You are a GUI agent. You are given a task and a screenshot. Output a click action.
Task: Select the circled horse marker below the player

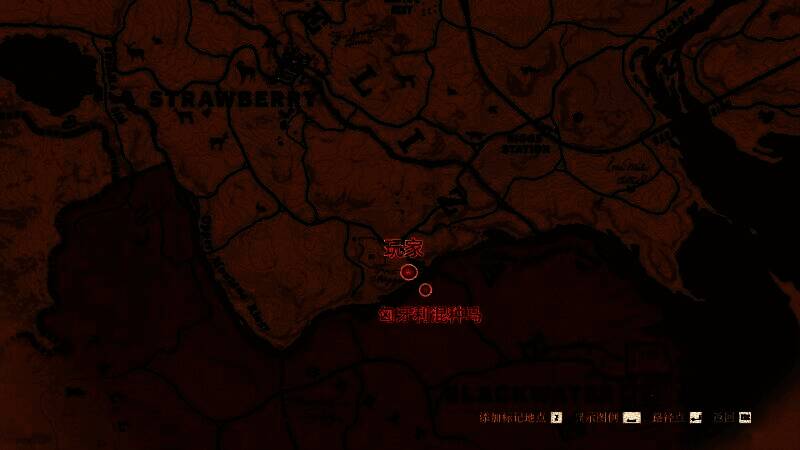425,290
